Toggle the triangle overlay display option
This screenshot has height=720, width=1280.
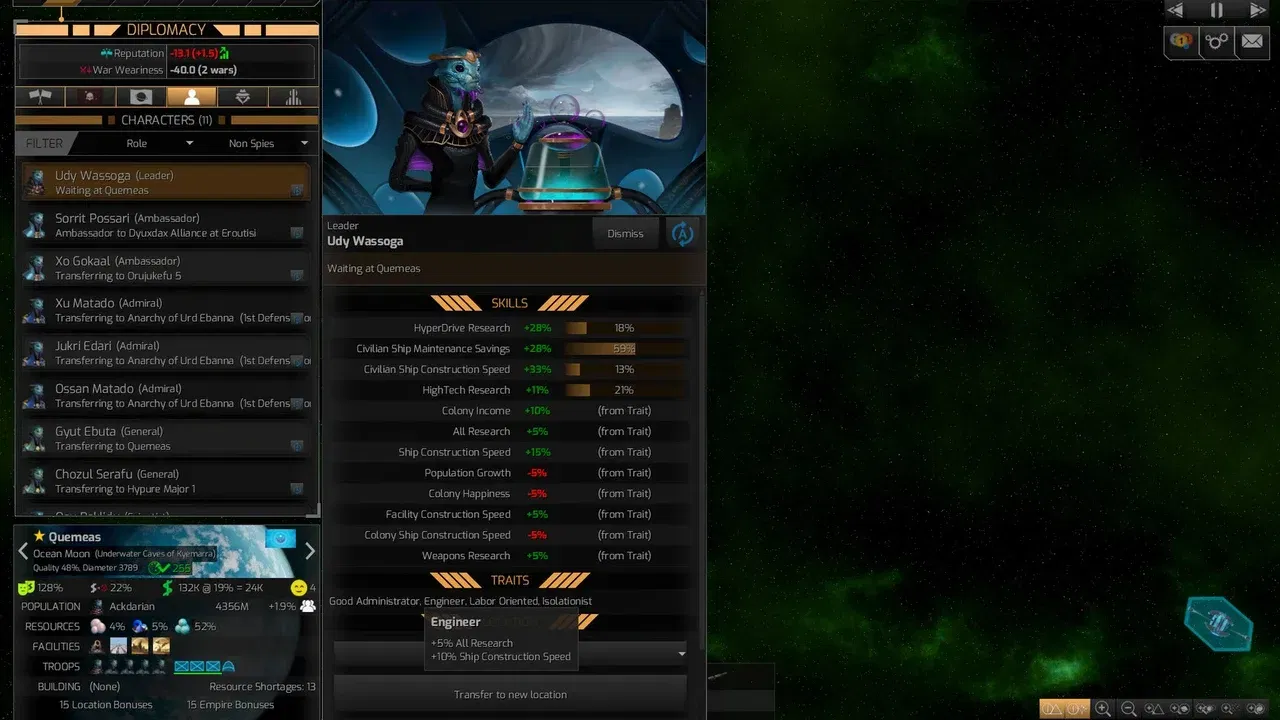(1156, 708)
